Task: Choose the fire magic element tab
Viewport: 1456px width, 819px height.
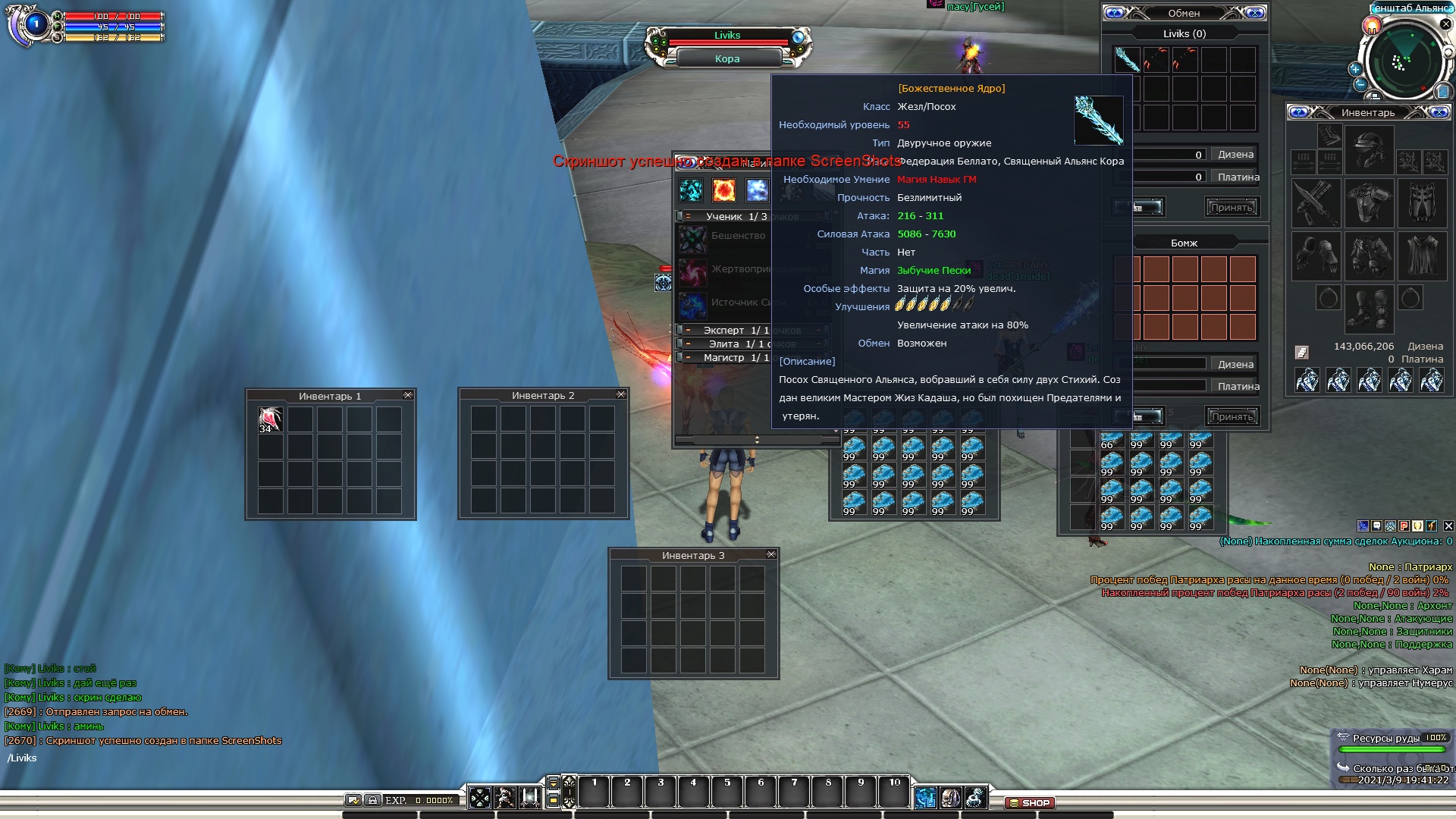Action: coord(723,190)
